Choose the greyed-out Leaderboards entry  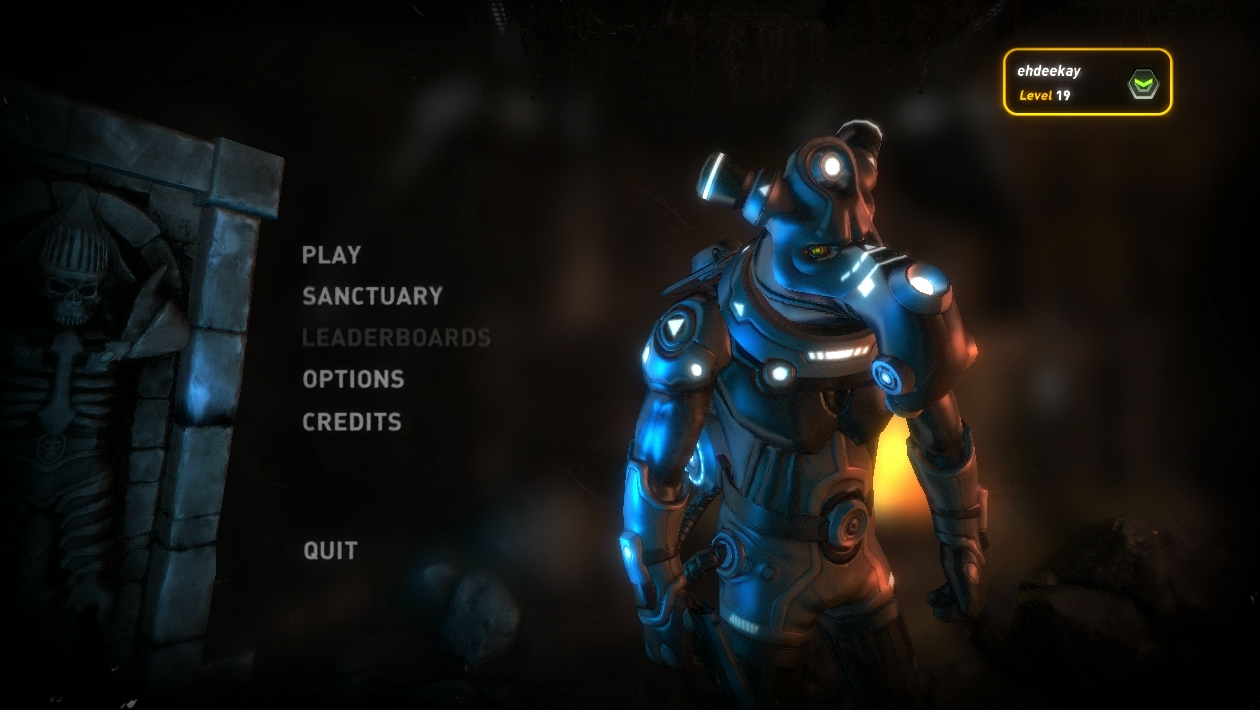(396, 338)
